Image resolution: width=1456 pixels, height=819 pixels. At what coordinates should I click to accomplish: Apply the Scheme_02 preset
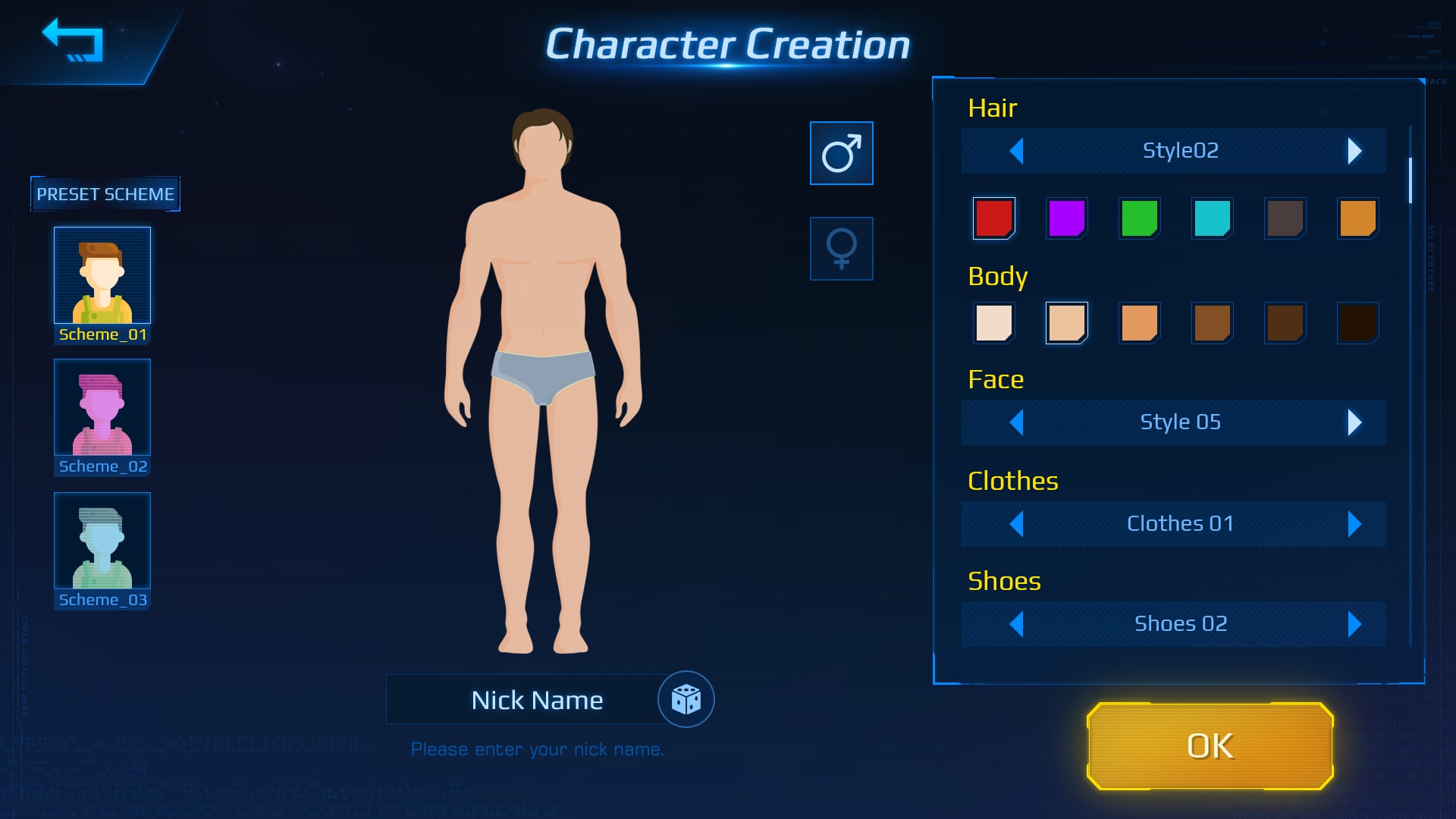click(102, 408)
